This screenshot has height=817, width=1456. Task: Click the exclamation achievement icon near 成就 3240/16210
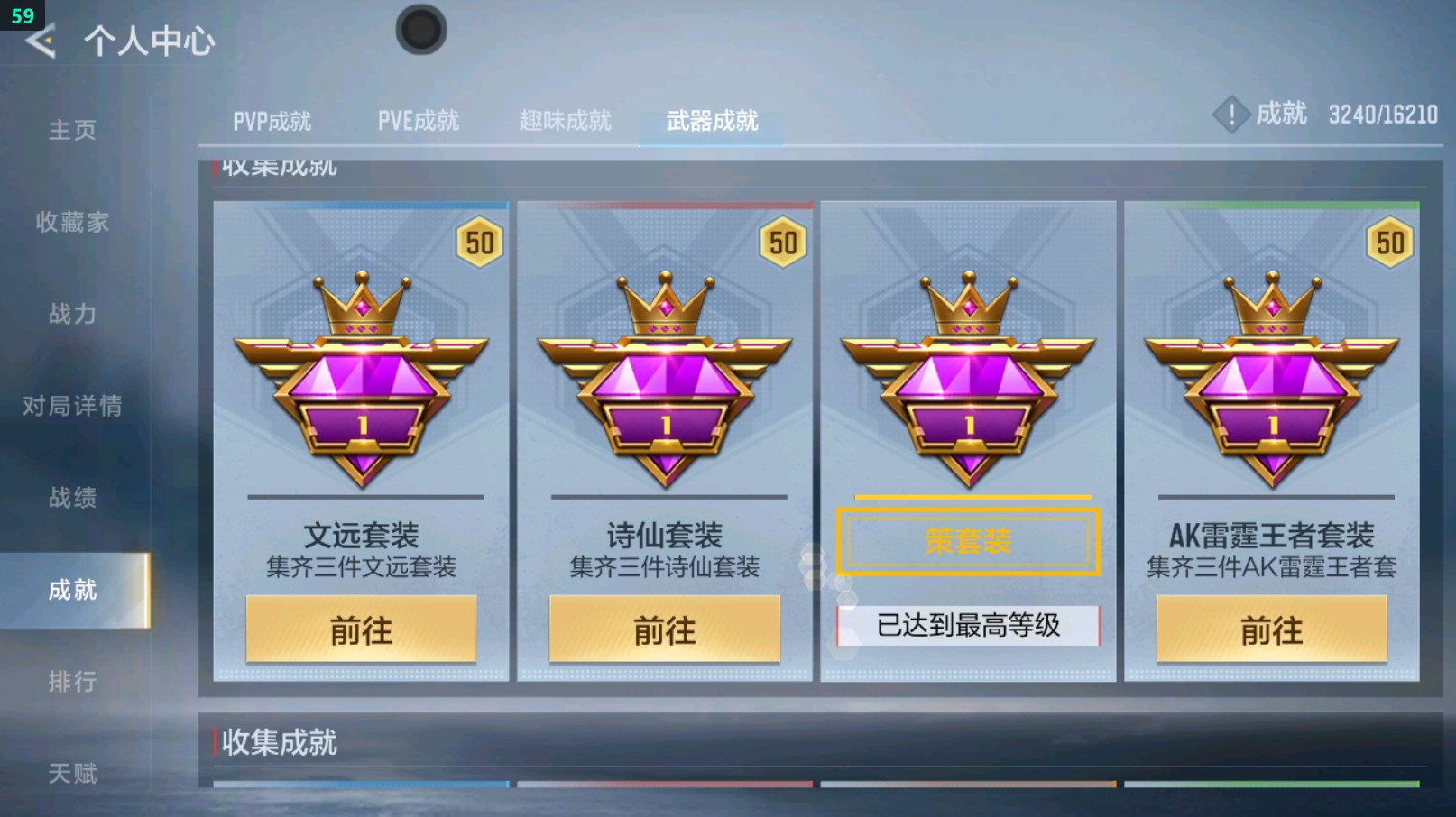[1231, 115]
